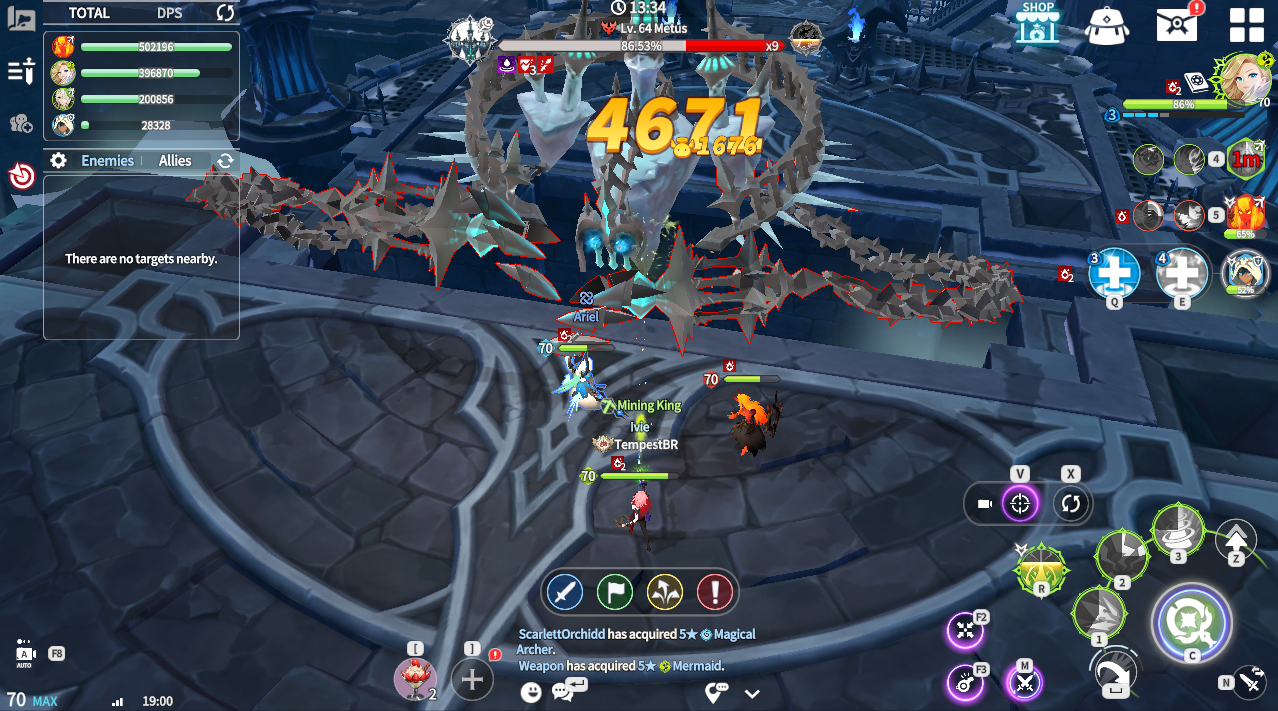The height and width of the screenshot is (711, 1278).
Task: Toggle the target lock crosshair button
Action: pos(1020,504)
